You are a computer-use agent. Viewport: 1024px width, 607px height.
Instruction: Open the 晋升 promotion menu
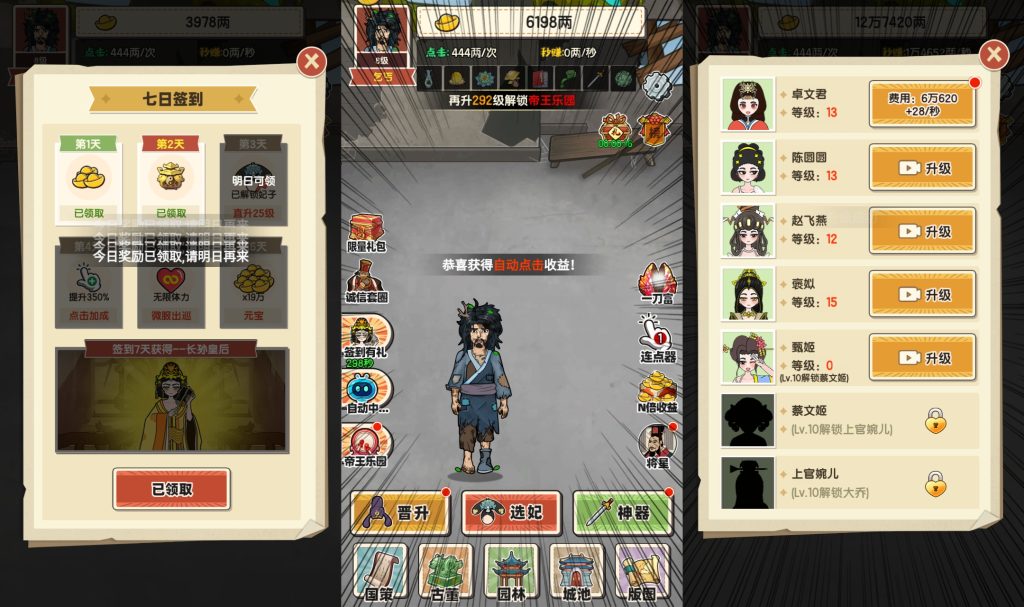[x=400, y=513]
